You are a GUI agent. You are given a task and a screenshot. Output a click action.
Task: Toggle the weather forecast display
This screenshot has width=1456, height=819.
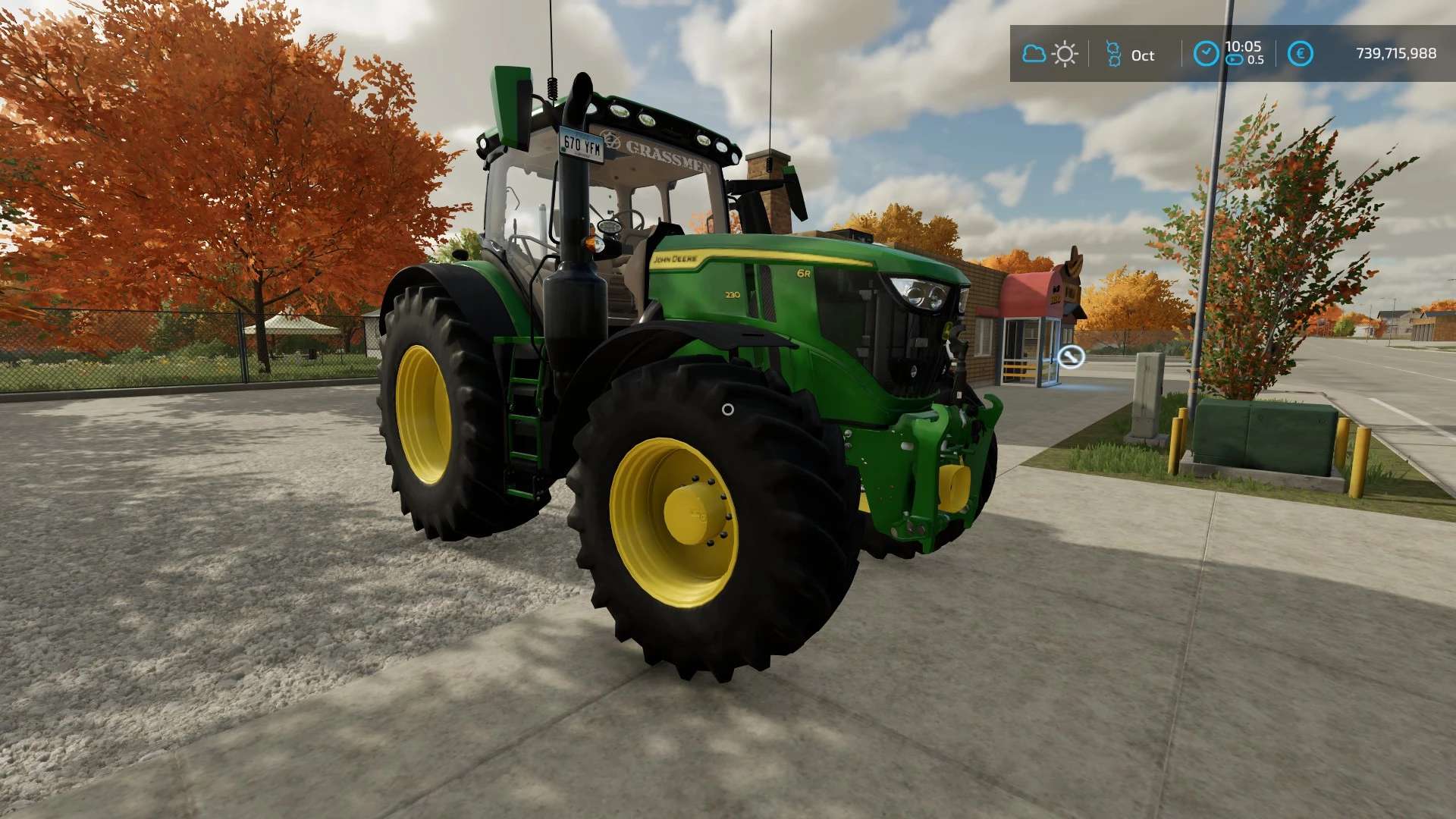coord(1050,53)
